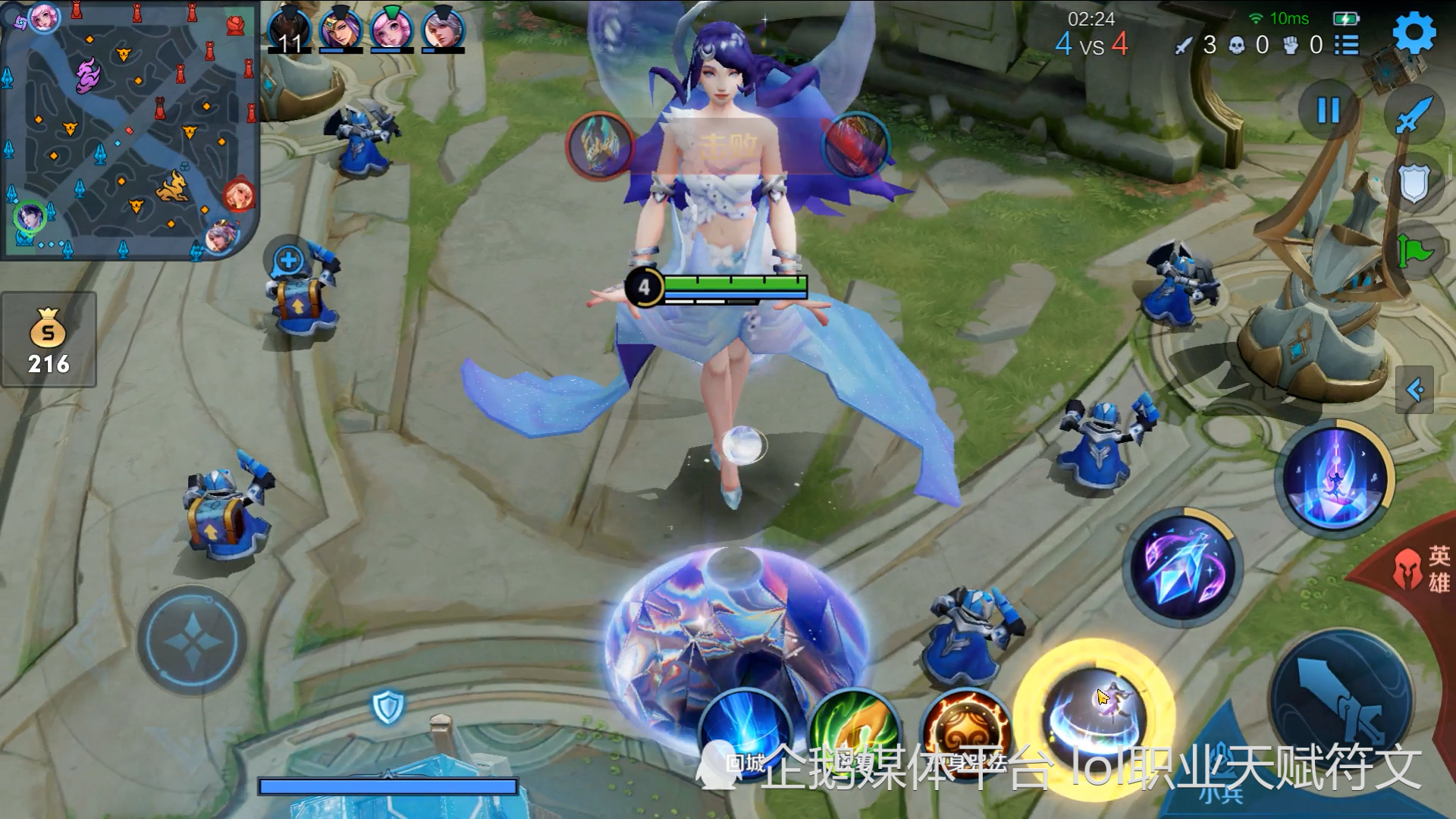Cast the highlighted first skill
The height and width of the screenshot is (819, 1456).
(1094, 717)
